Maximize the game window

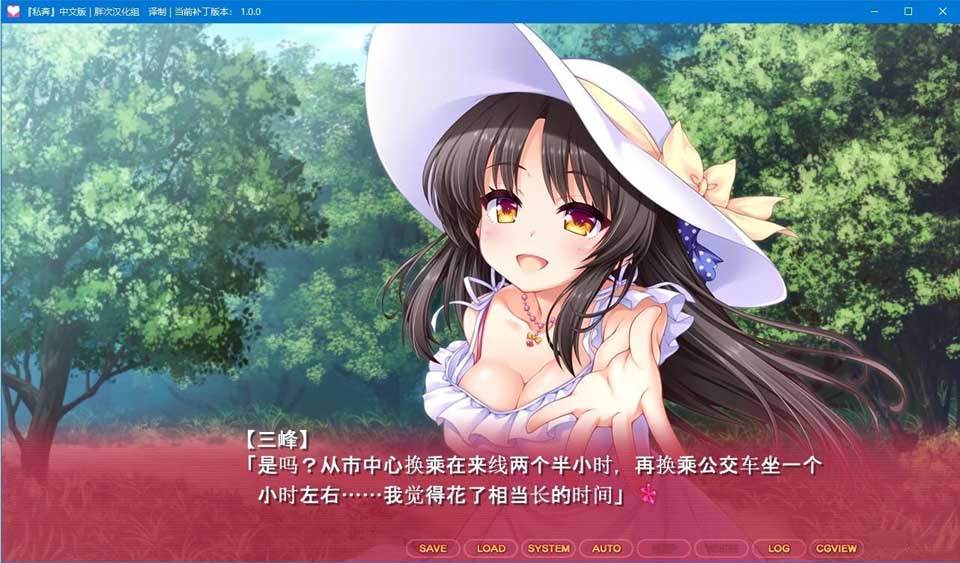pyautogui.click(x=908, y=11)
